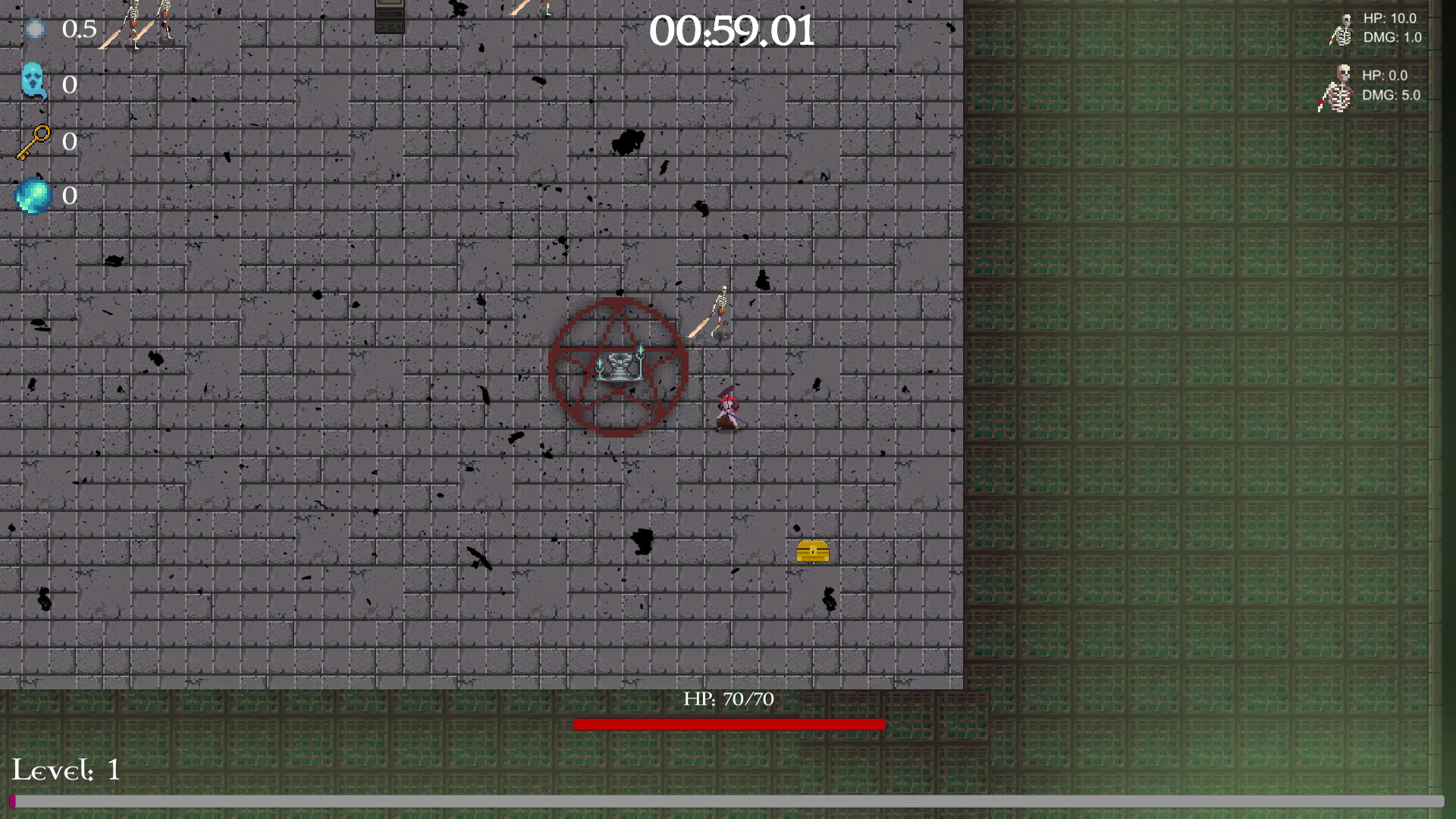Click the pearl currency icon showing 0.5

coord(34,30)
